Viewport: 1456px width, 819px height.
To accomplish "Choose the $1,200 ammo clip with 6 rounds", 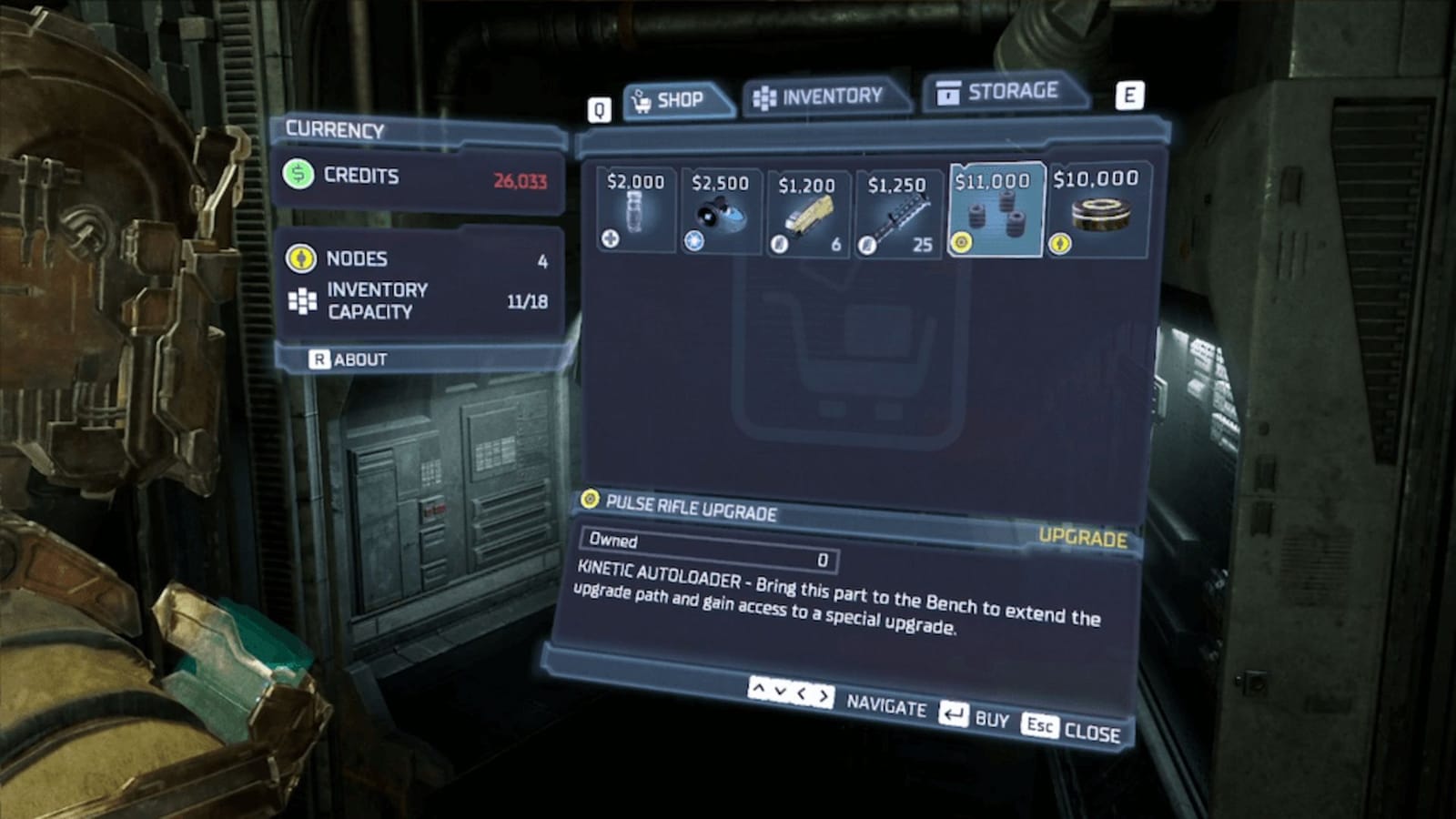I will coord(810,209).
